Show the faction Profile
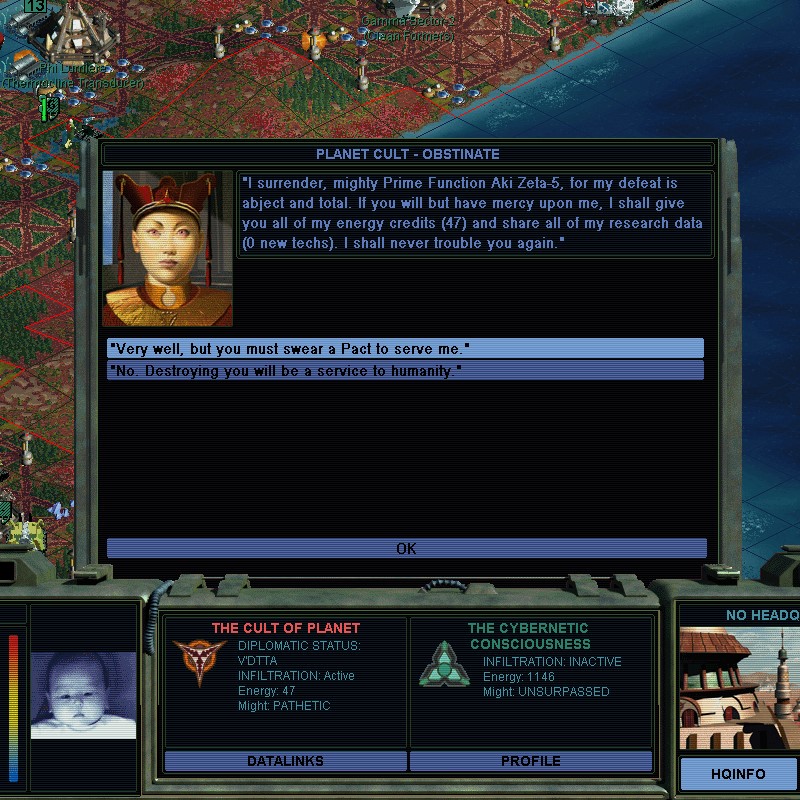Screen dimensions: 800x800 (530, 761)
